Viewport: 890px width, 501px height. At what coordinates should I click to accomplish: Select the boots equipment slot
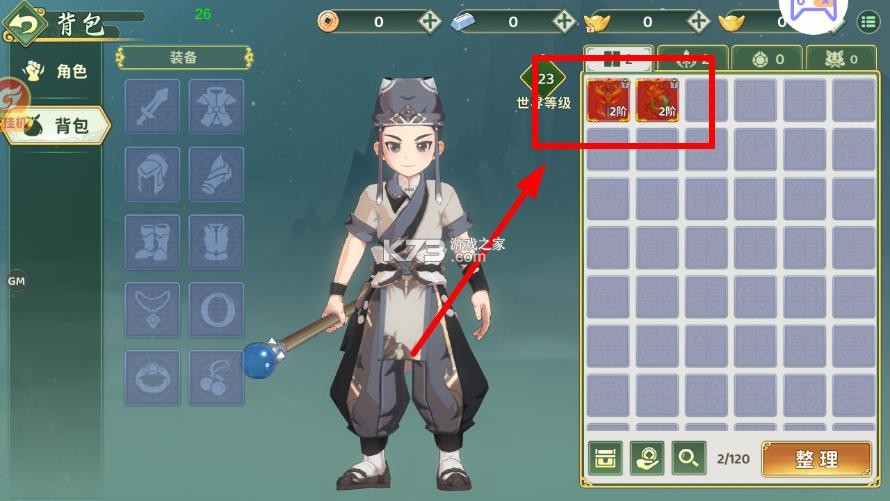coord(152,242)
